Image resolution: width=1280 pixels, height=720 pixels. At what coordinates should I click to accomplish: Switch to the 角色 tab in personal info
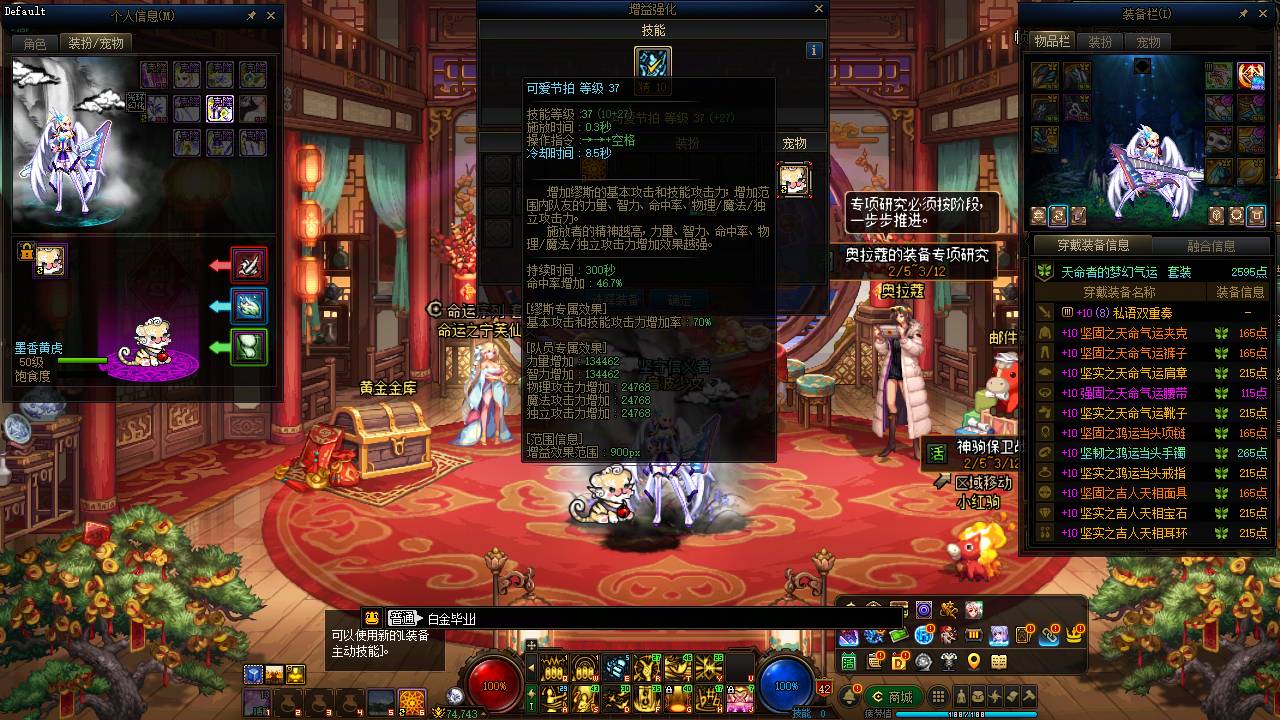[x=32, y=43]
